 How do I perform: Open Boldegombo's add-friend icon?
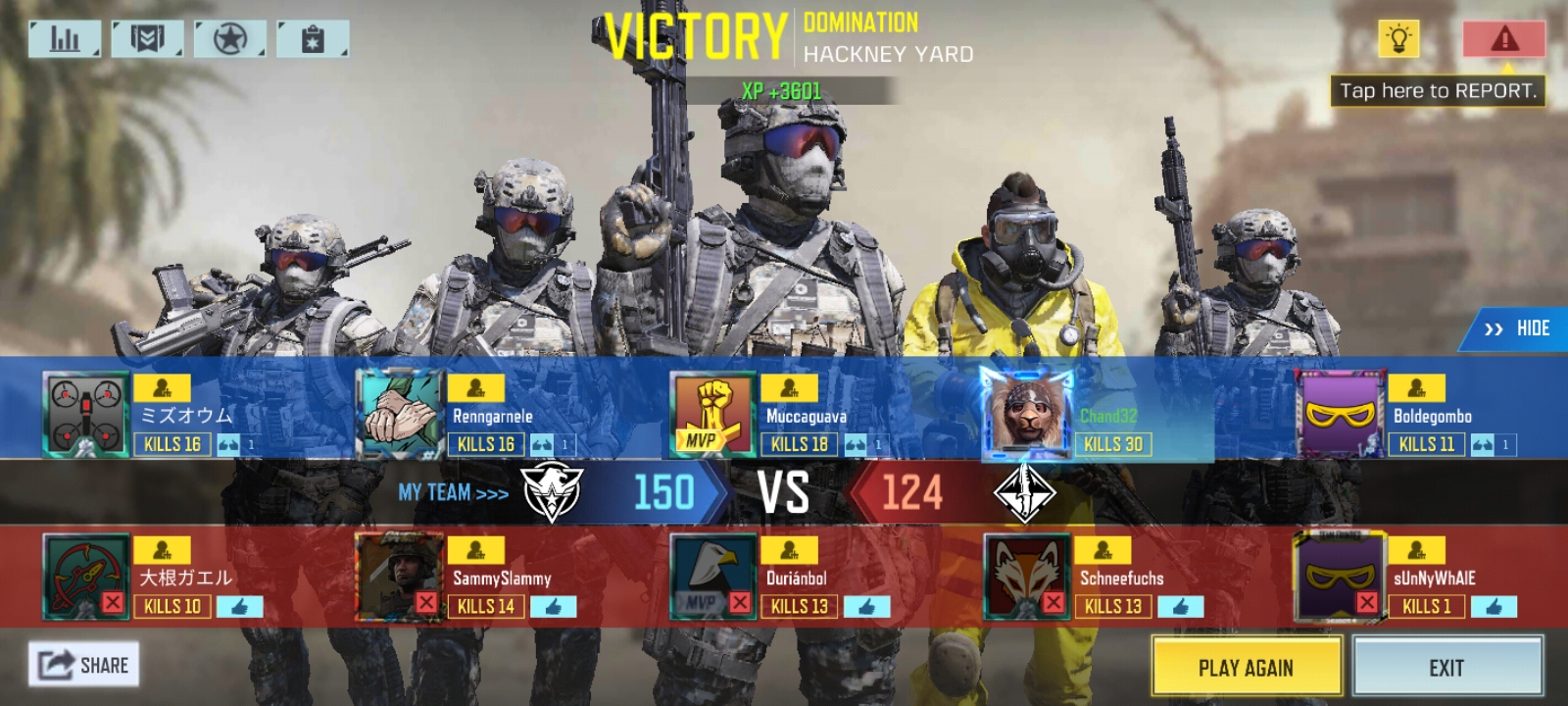tap(1416, 388)
